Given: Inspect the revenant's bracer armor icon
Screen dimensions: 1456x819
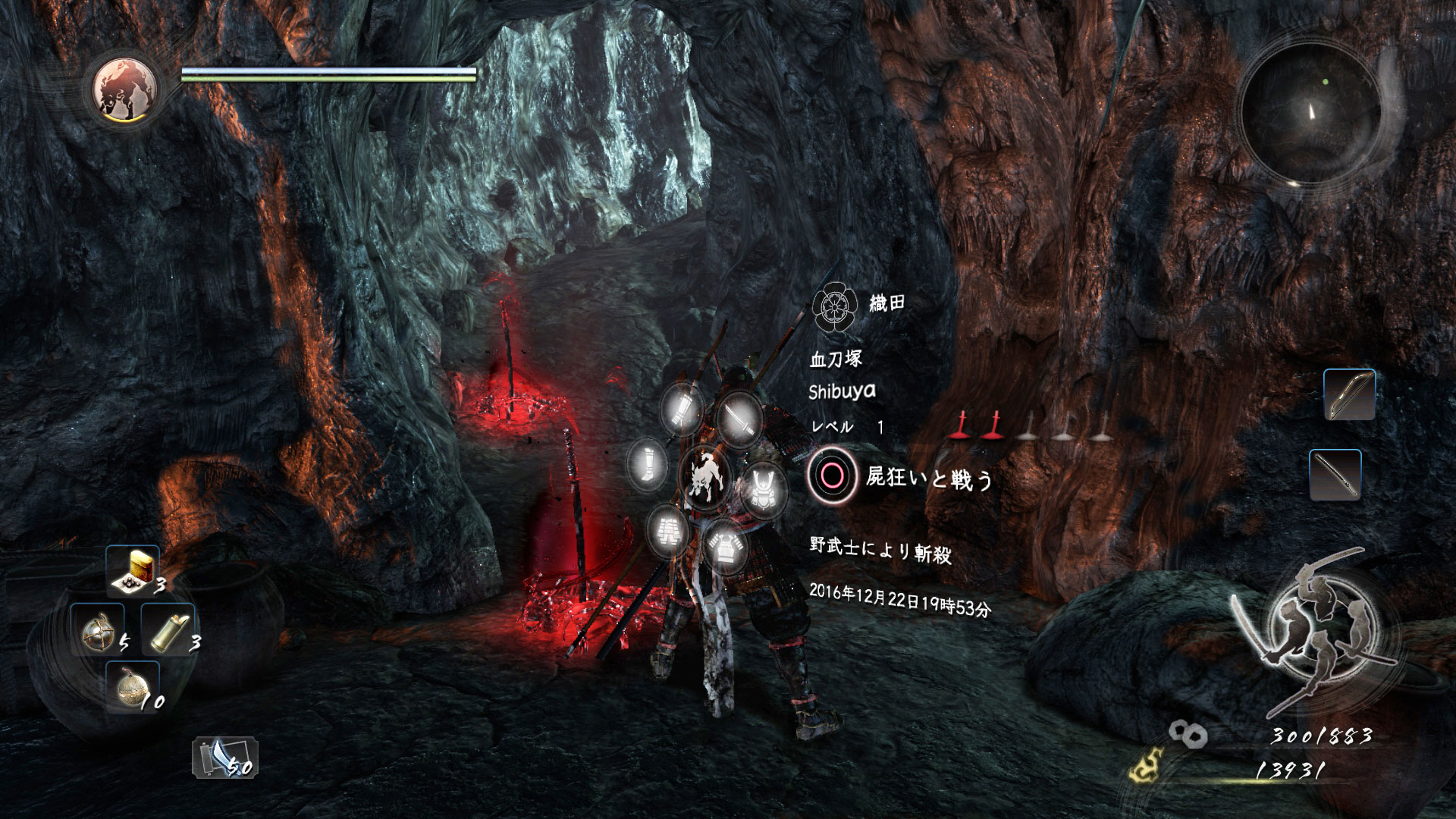Looking at the screenshot, I should coord(682,409).
